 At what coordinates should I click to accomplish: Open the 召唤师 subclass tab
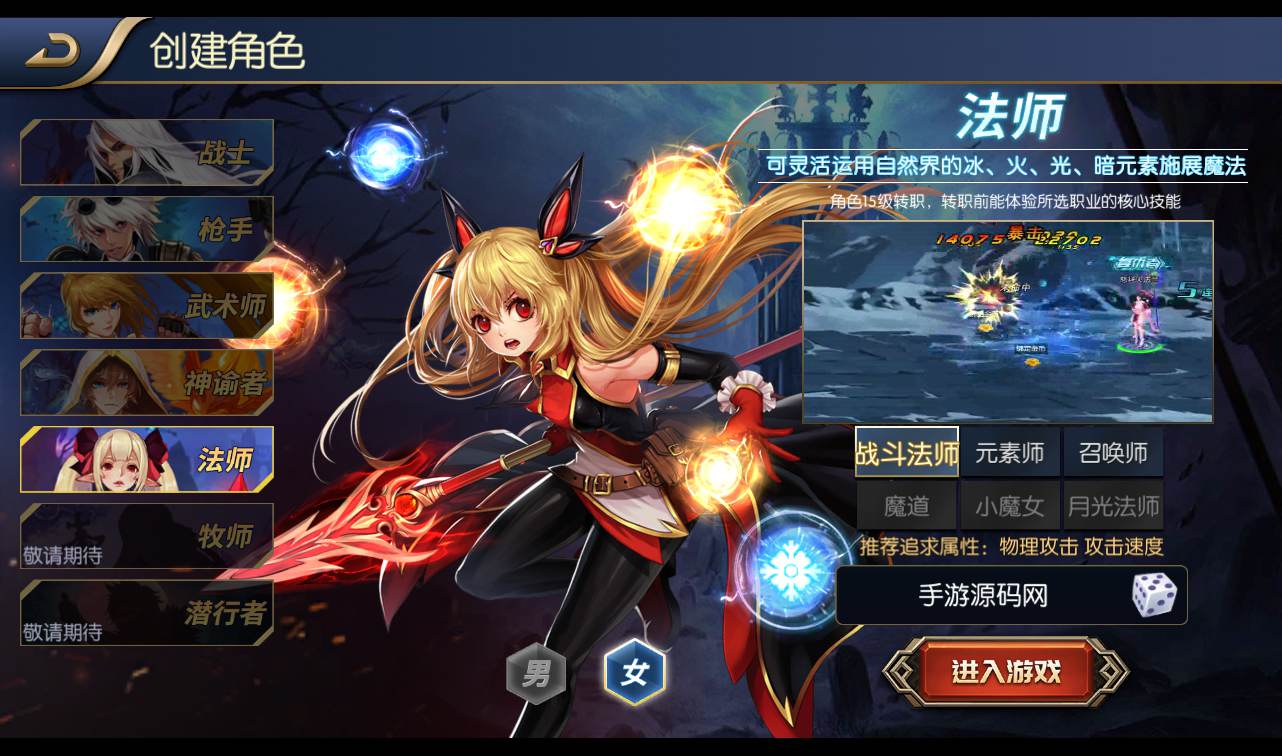1112,452
